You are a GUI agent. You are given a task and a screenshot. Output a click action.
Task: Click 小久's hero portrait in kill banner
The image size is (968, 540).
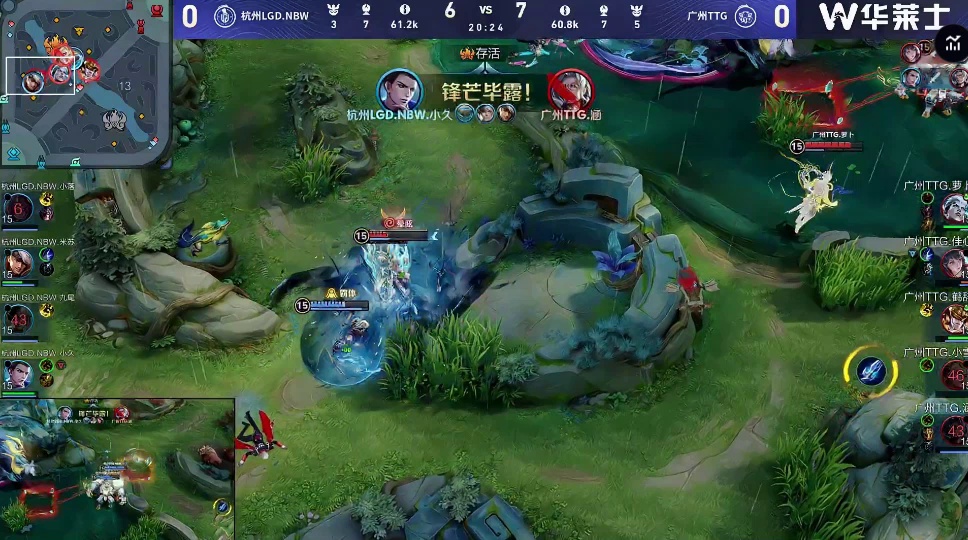pyautogui.click(x=399, y=91)
